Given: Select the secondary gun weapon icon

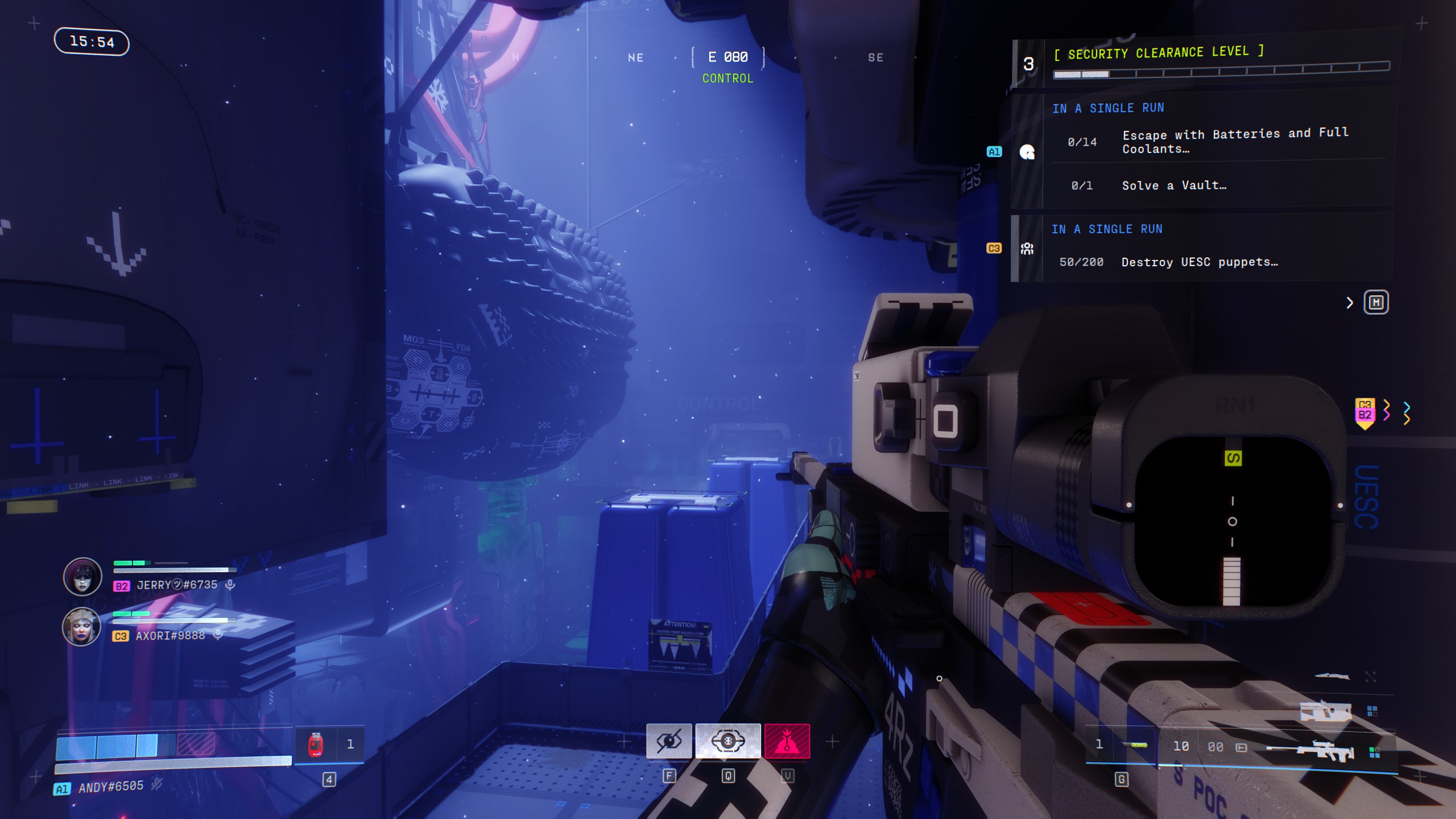Looking at the screenshot, I should [1326, 711].
